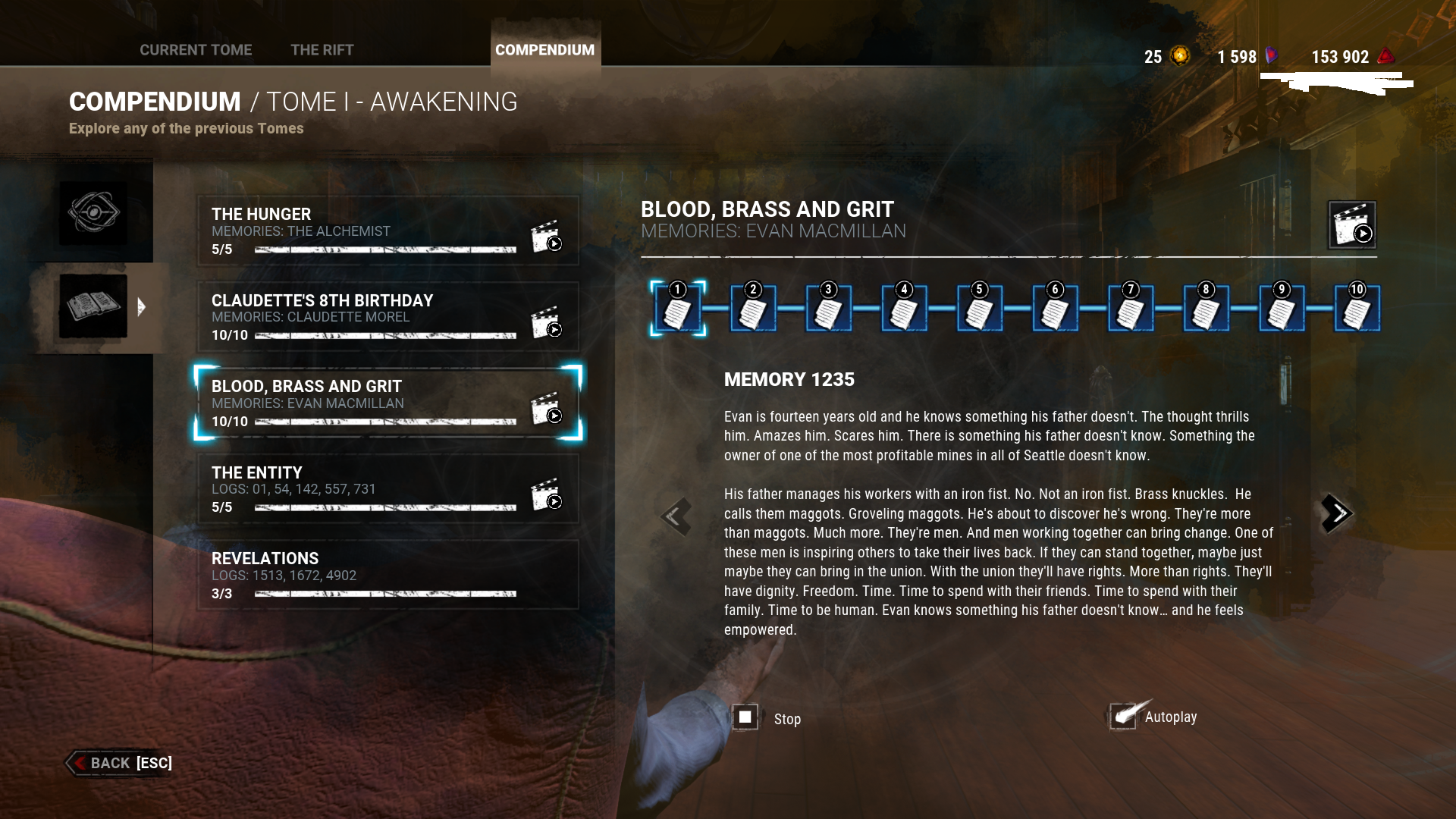Image resolution: width=1456 pixels, height=819 pixels.
Task: Play The Entity cinematic clapperboard
Action: 546,494
